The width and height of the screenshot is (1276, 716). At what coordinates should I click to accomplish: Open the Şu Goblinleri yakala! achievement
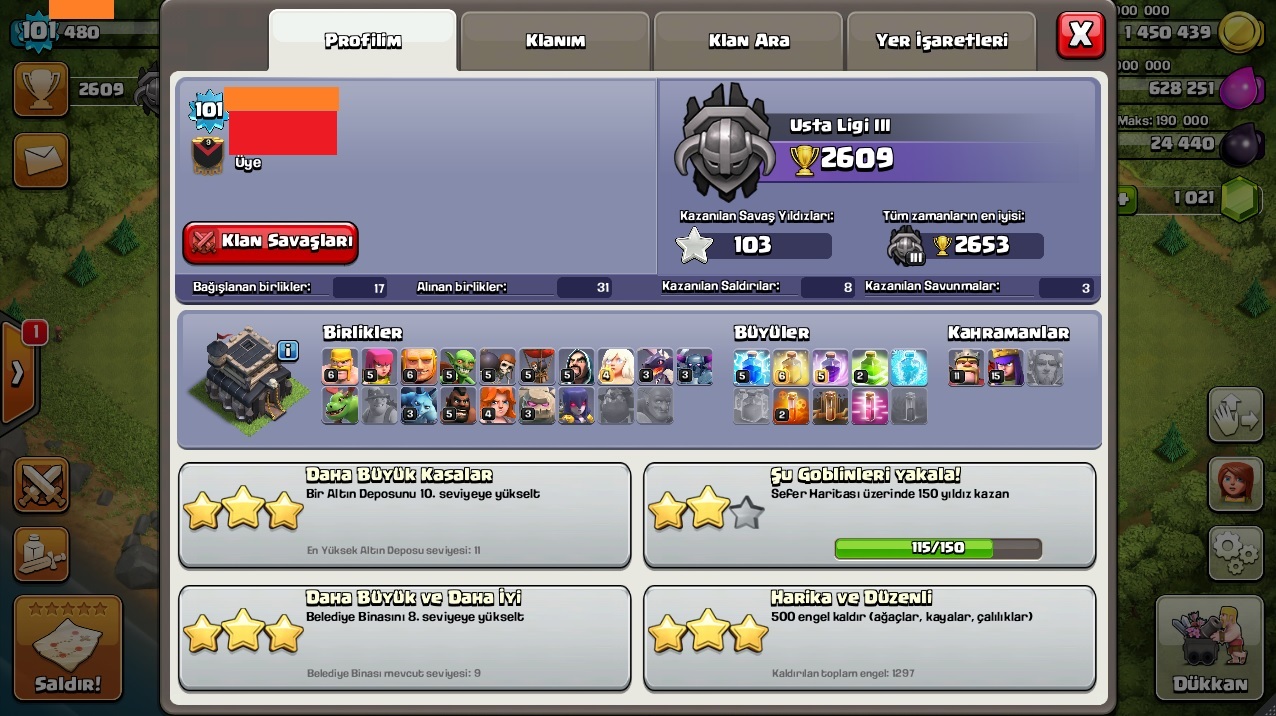click(869, 514)
